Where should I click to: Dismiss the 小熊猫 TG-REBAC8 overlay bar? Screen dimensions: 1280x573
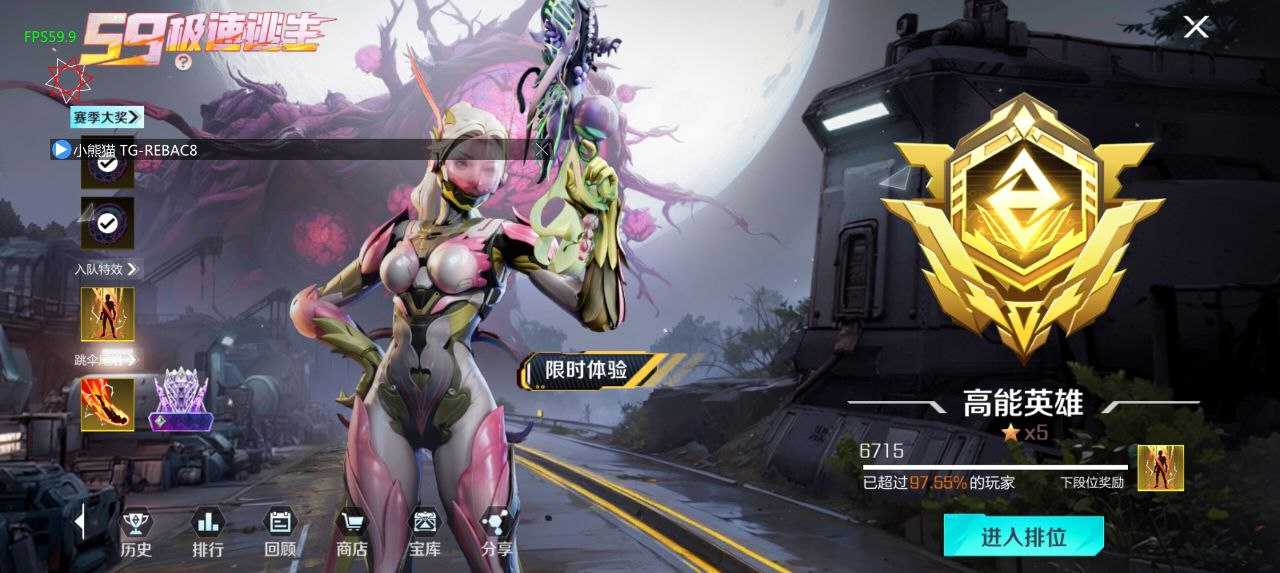[x=542, y=150]
